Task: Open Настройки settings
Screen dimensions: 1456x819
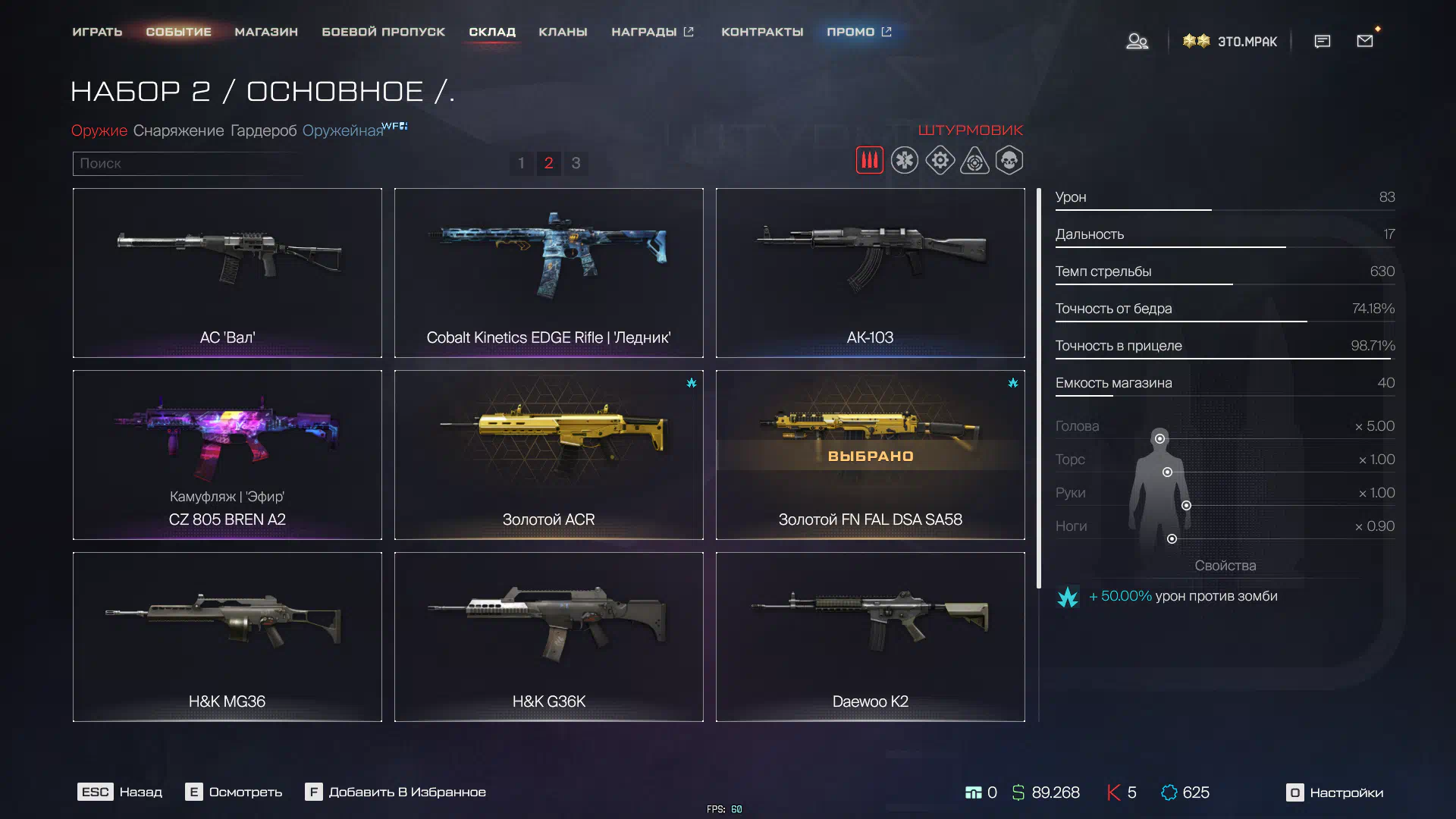Action: (x=1335, y=792)
